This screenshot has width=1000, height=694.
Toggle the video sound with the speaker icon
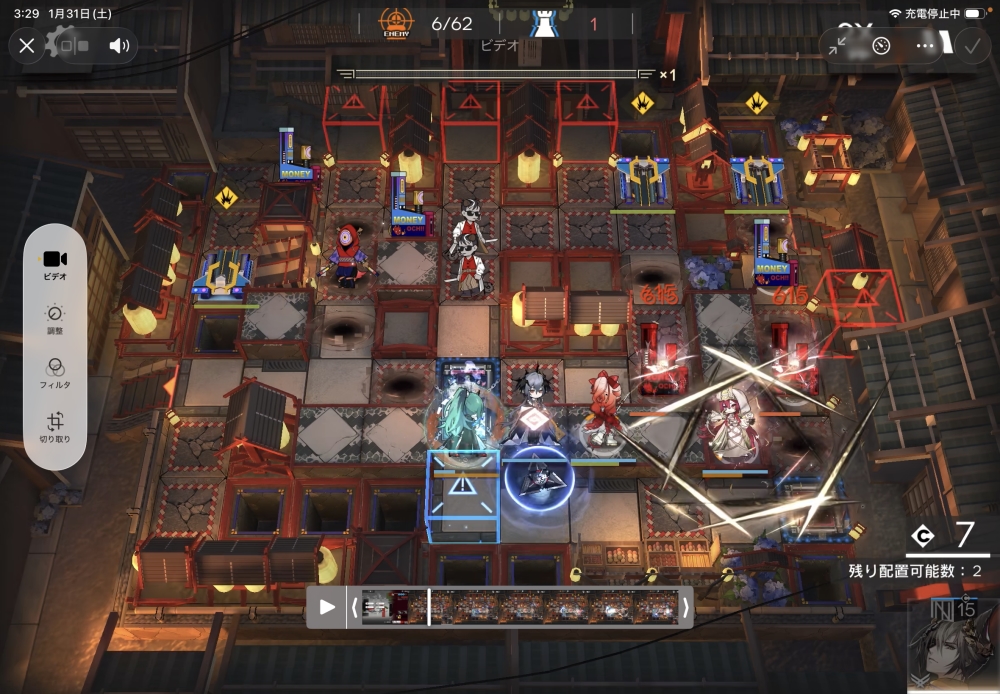point(120,45)
